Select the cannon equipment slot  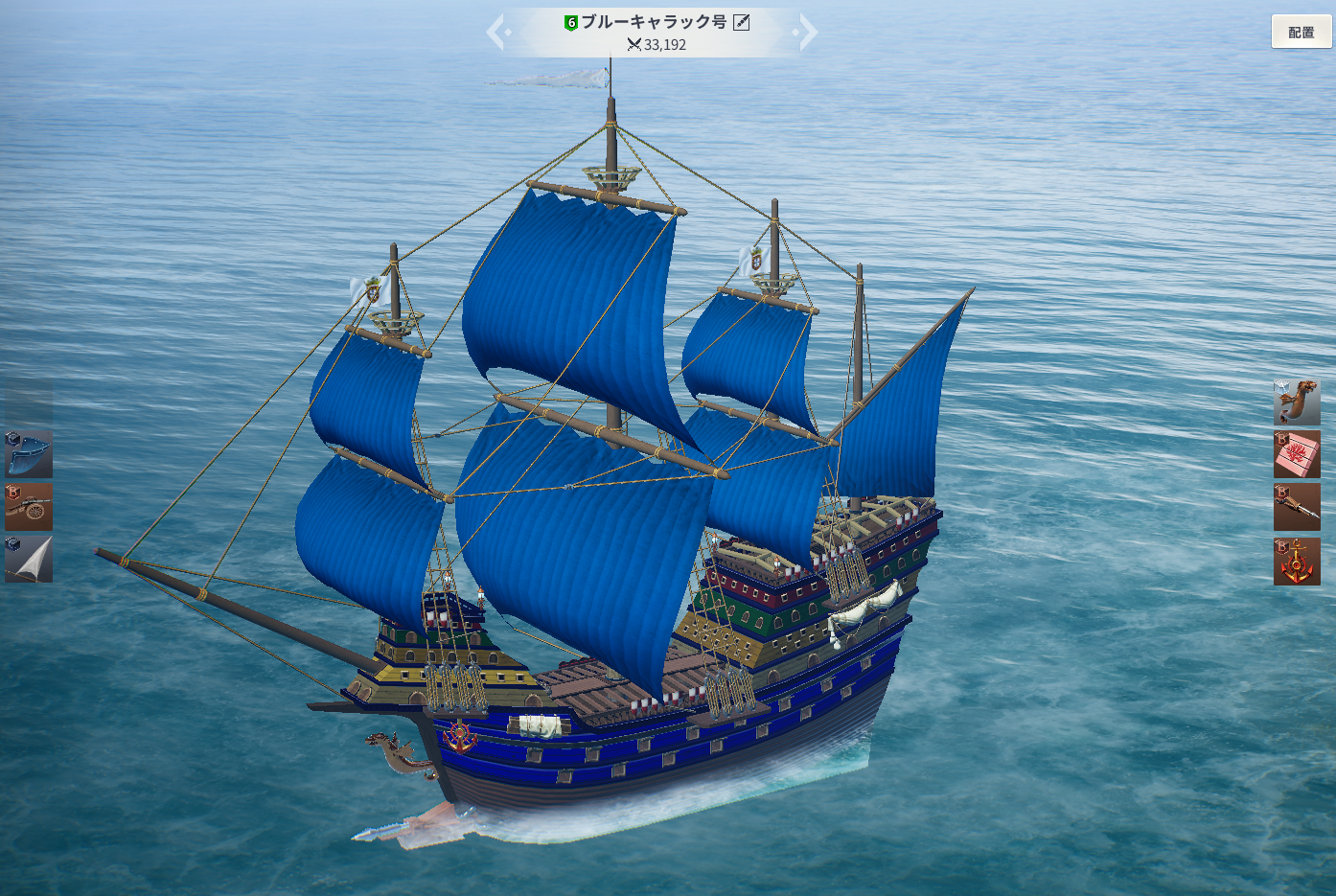click(x=29, y=507)
